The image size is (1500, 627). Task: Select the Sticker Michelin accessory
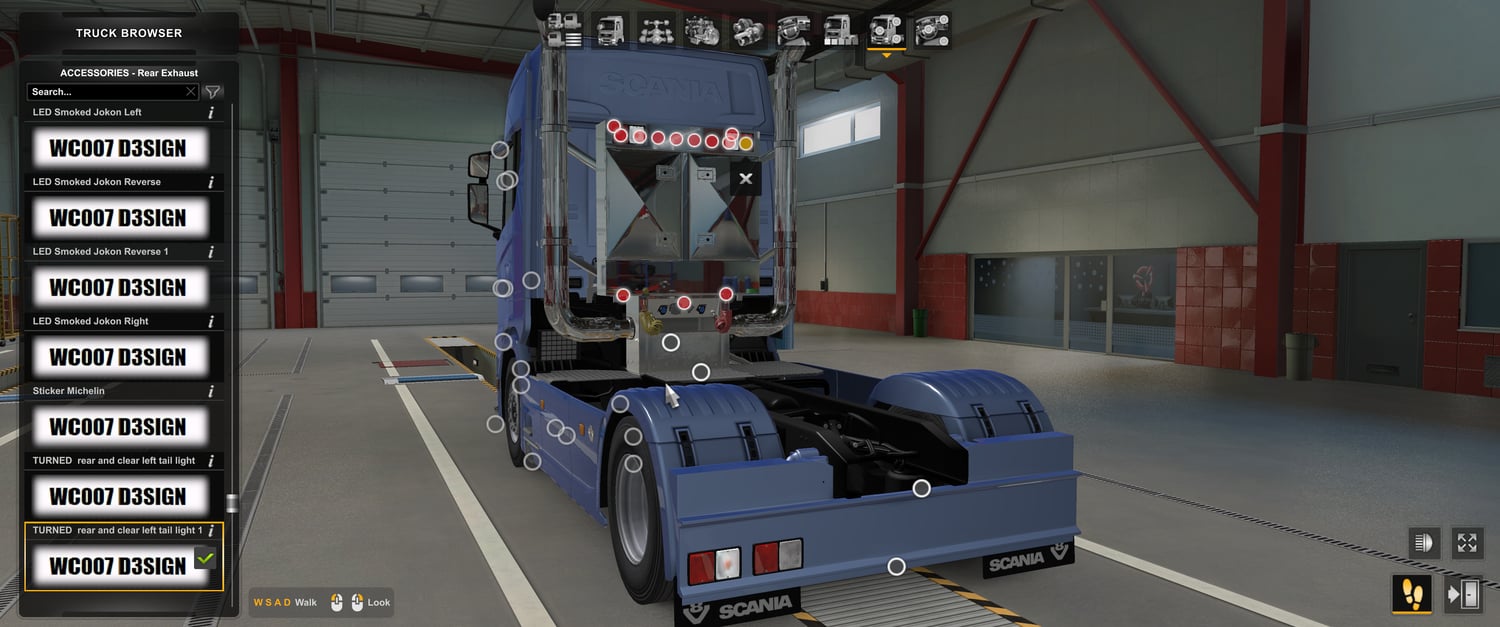pyautogui.click(x=119, y=427)
